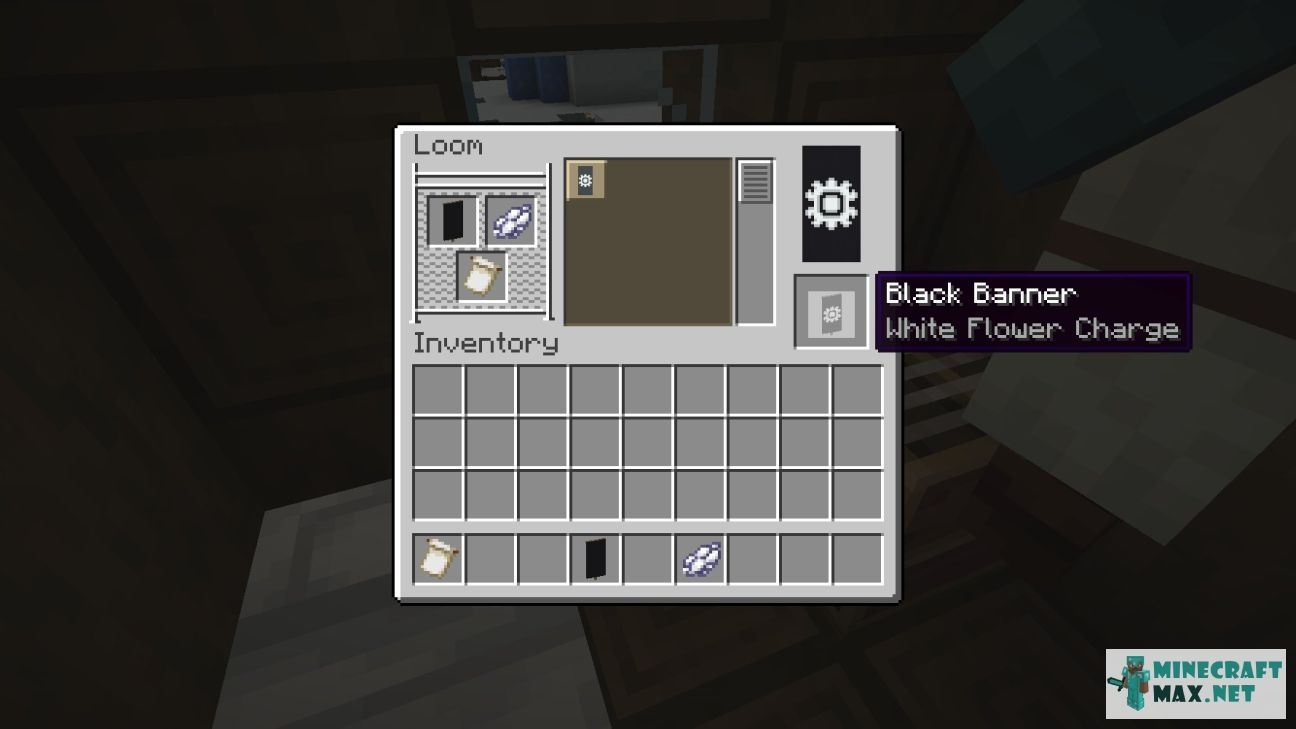Click the White Flower Charge tooltip line

click(1035, 328)
